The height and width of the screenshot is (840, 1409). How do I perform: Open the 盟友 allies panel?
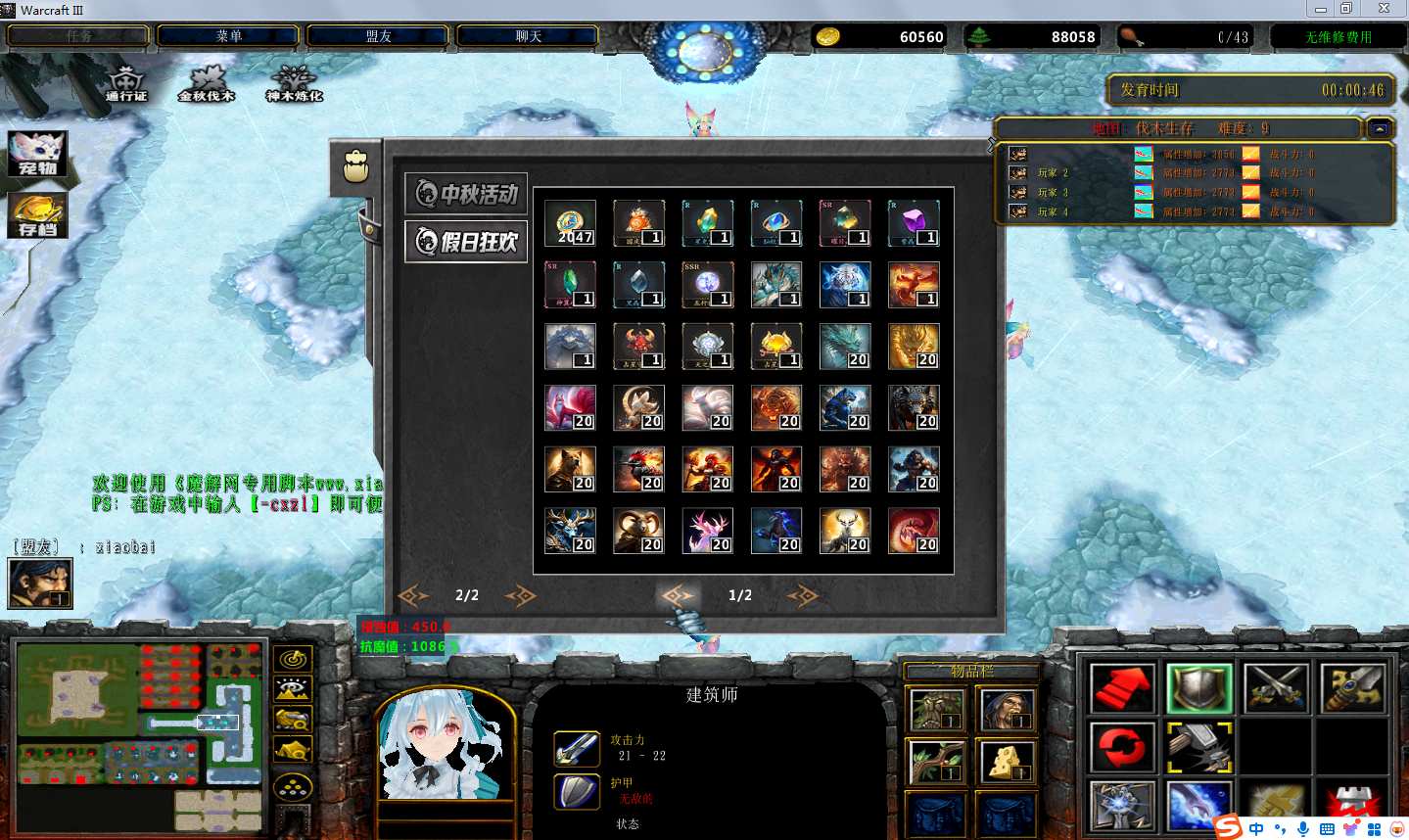(x=378, y=36)
